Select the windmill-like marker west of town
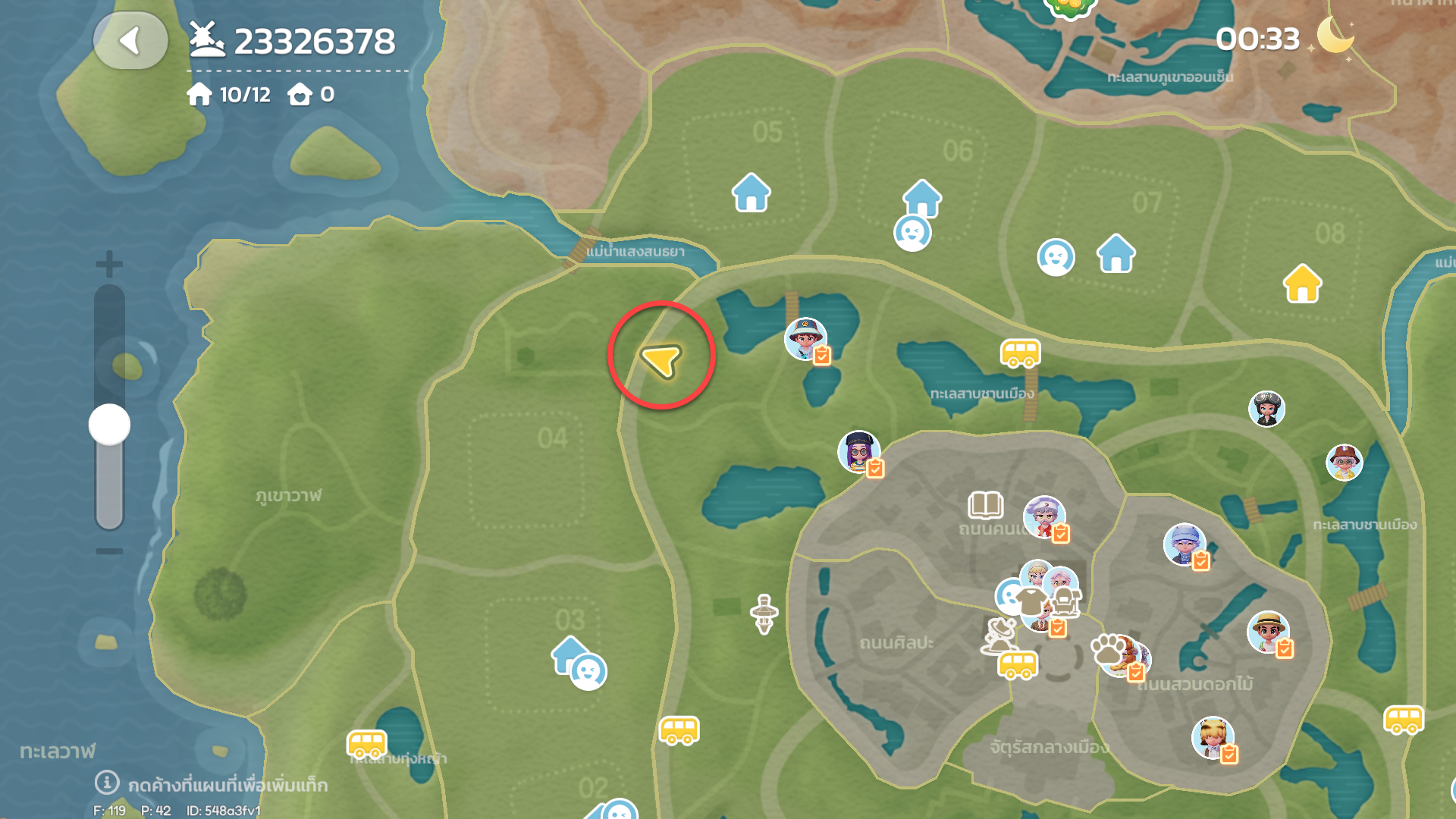 [764, 613]
